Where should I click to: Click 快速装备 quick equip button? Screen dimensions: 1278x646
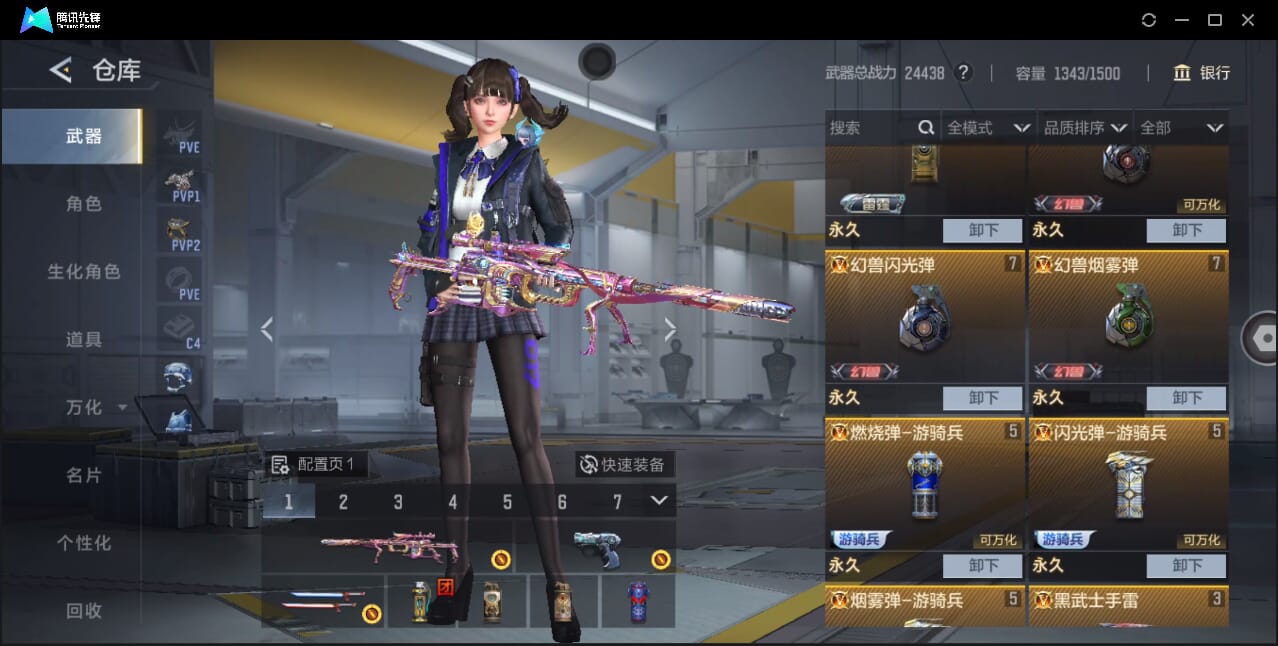625,465
